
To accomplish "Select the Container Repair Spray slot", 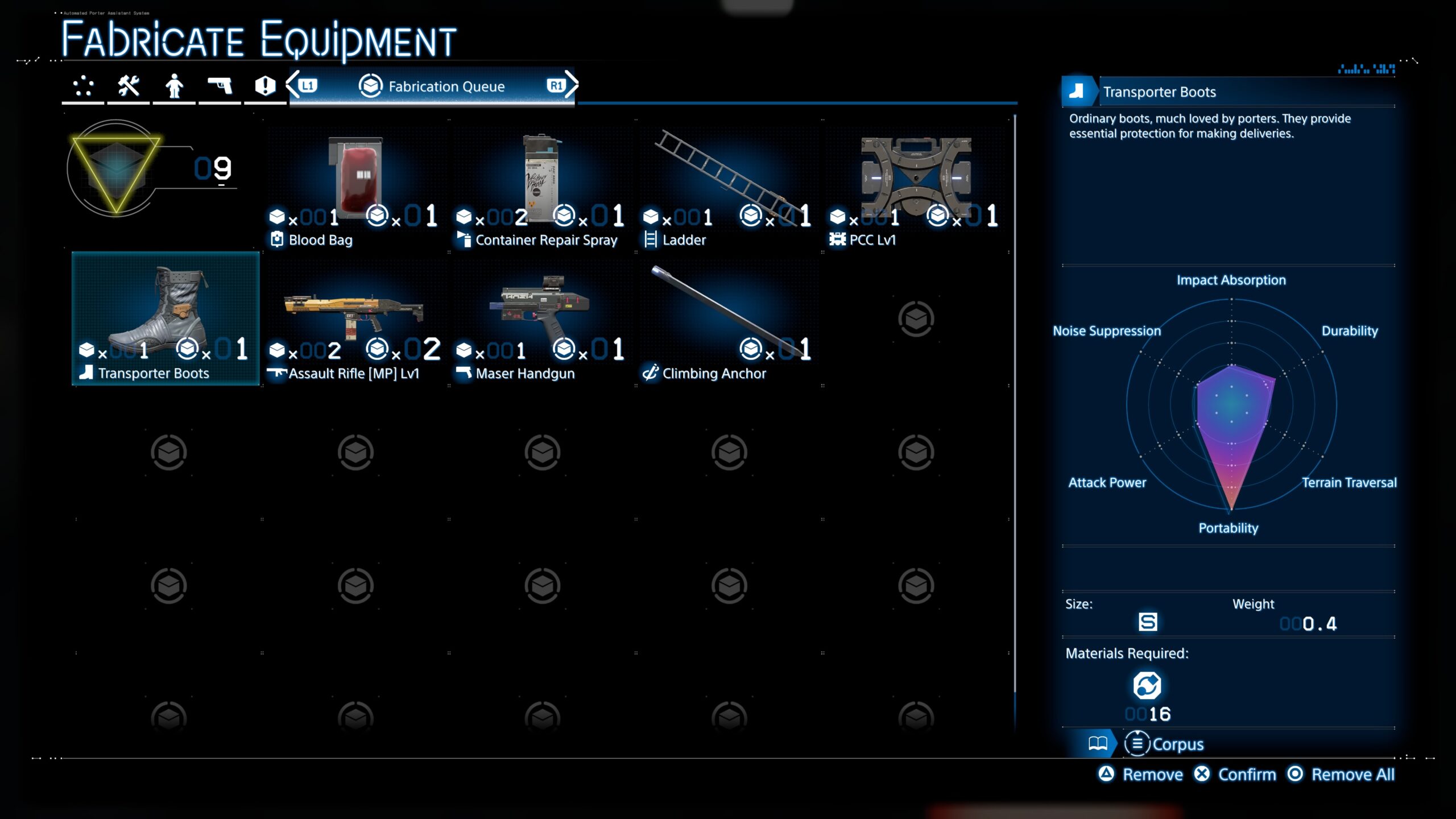I will [542, 188].
